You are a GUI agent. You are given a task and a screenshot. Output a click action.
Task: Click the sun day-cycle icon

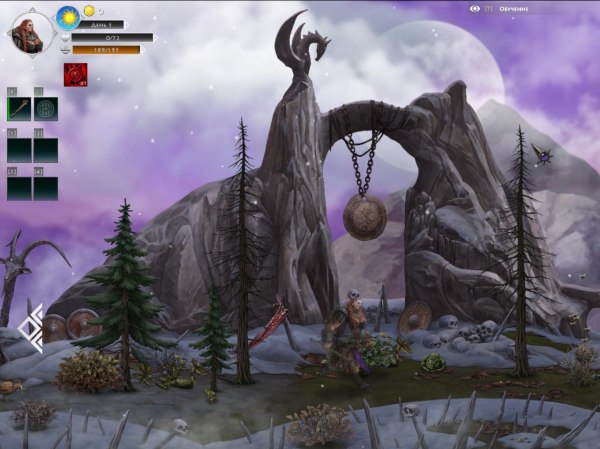point(68,16)
